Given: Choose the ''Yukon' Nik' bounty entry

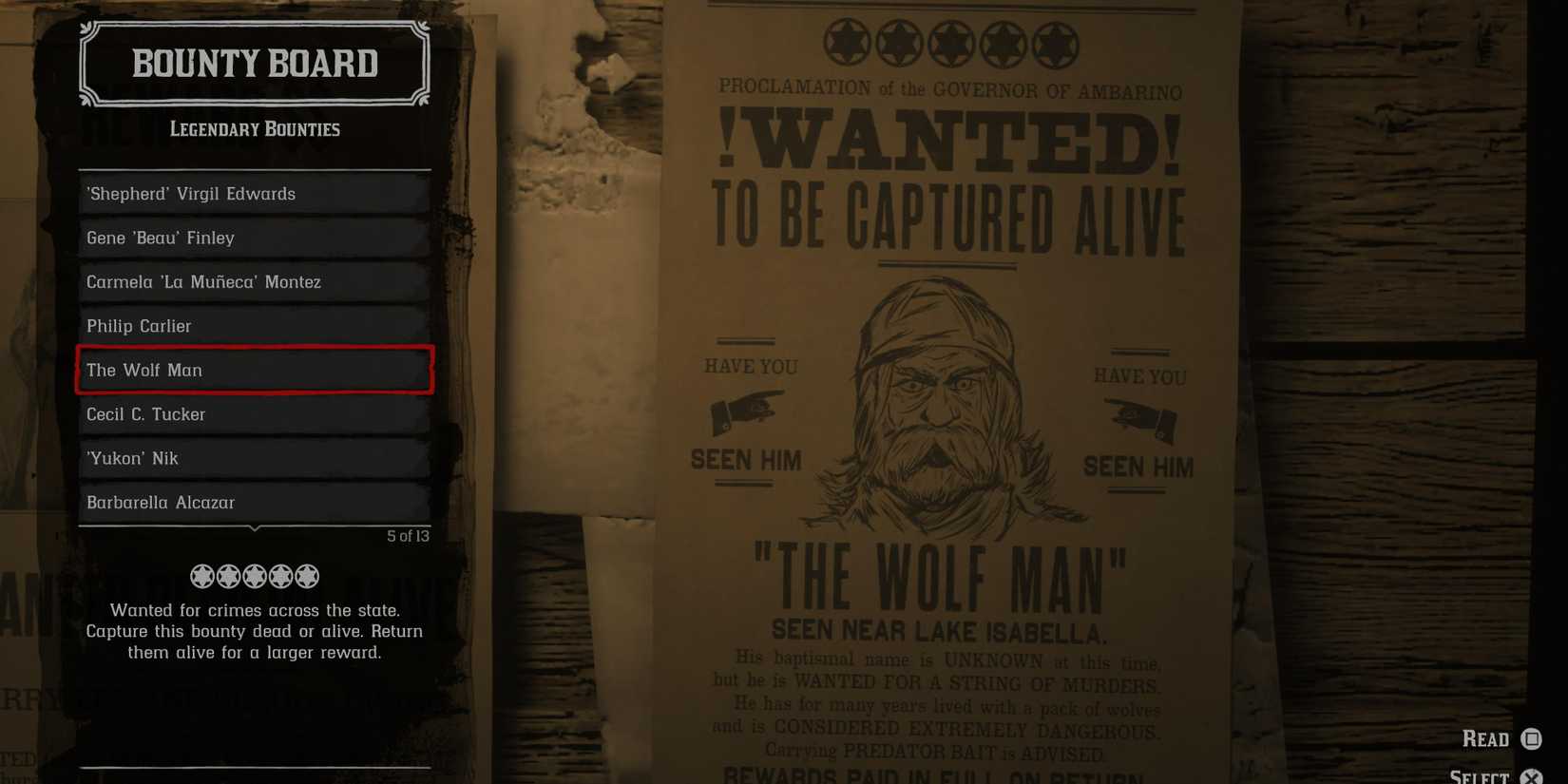Looking at the screenshot, I should (254, 458).
